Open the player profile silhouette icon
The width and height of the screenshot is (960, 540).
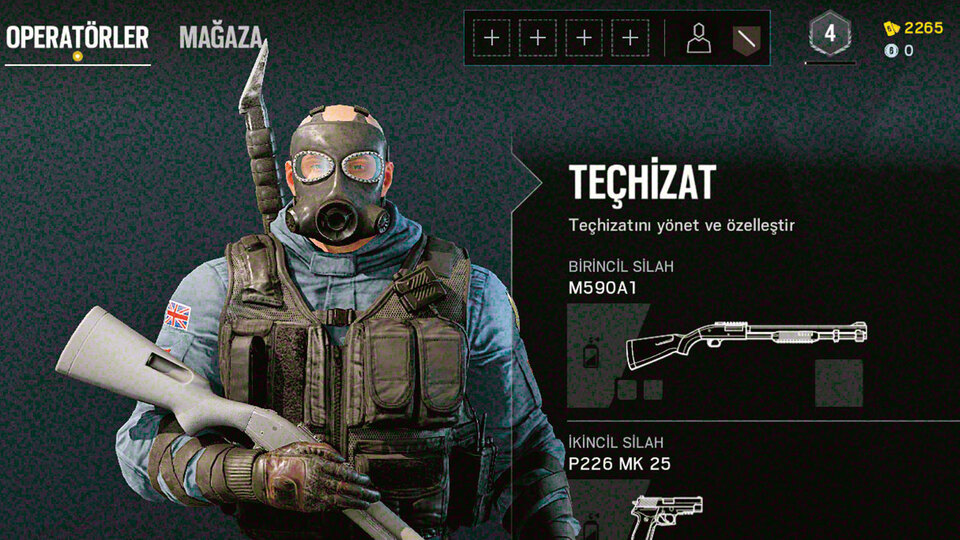[699, 39]
